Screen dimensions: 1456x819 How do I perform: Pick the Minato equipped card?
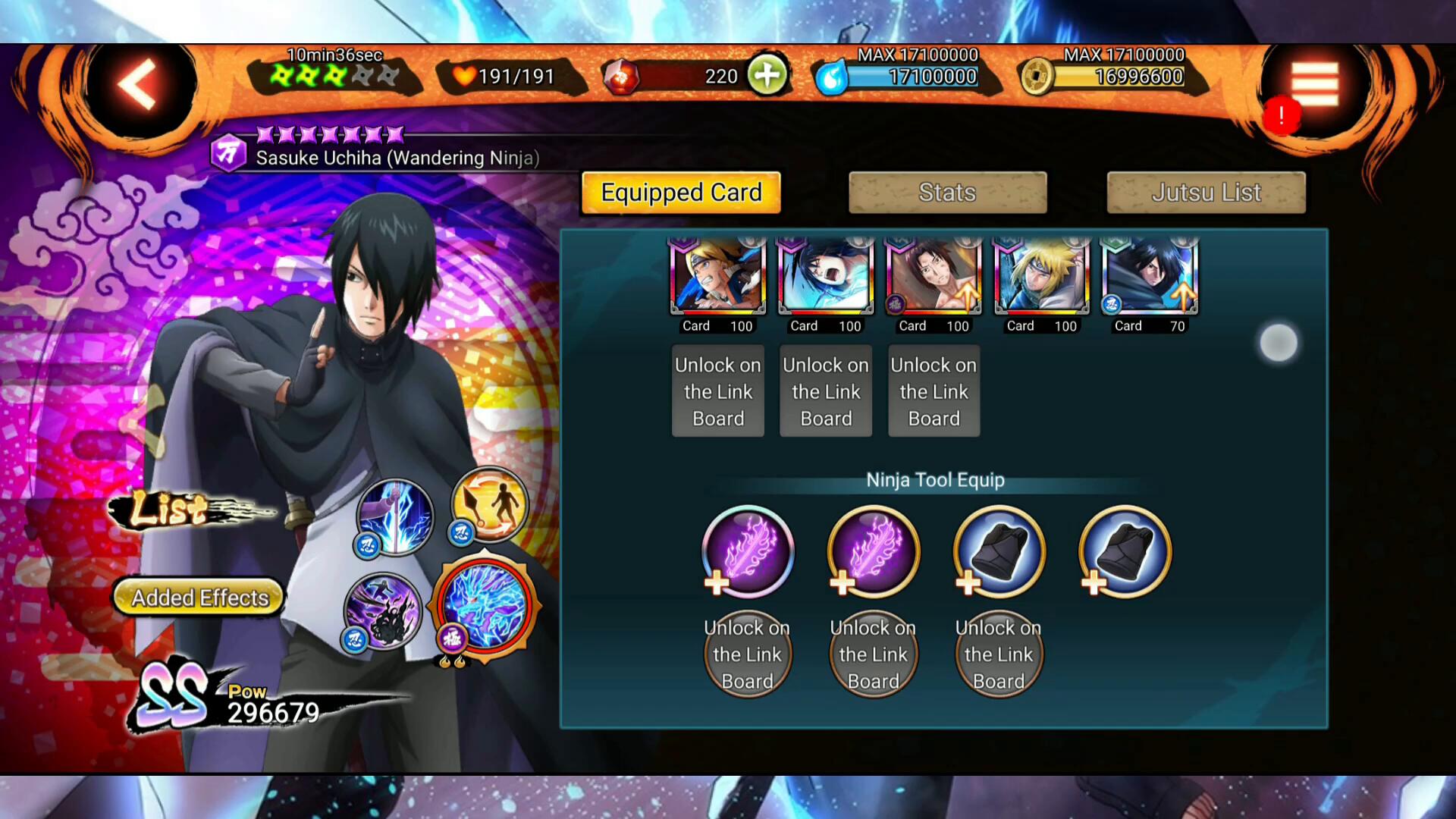pos(1042,277)
